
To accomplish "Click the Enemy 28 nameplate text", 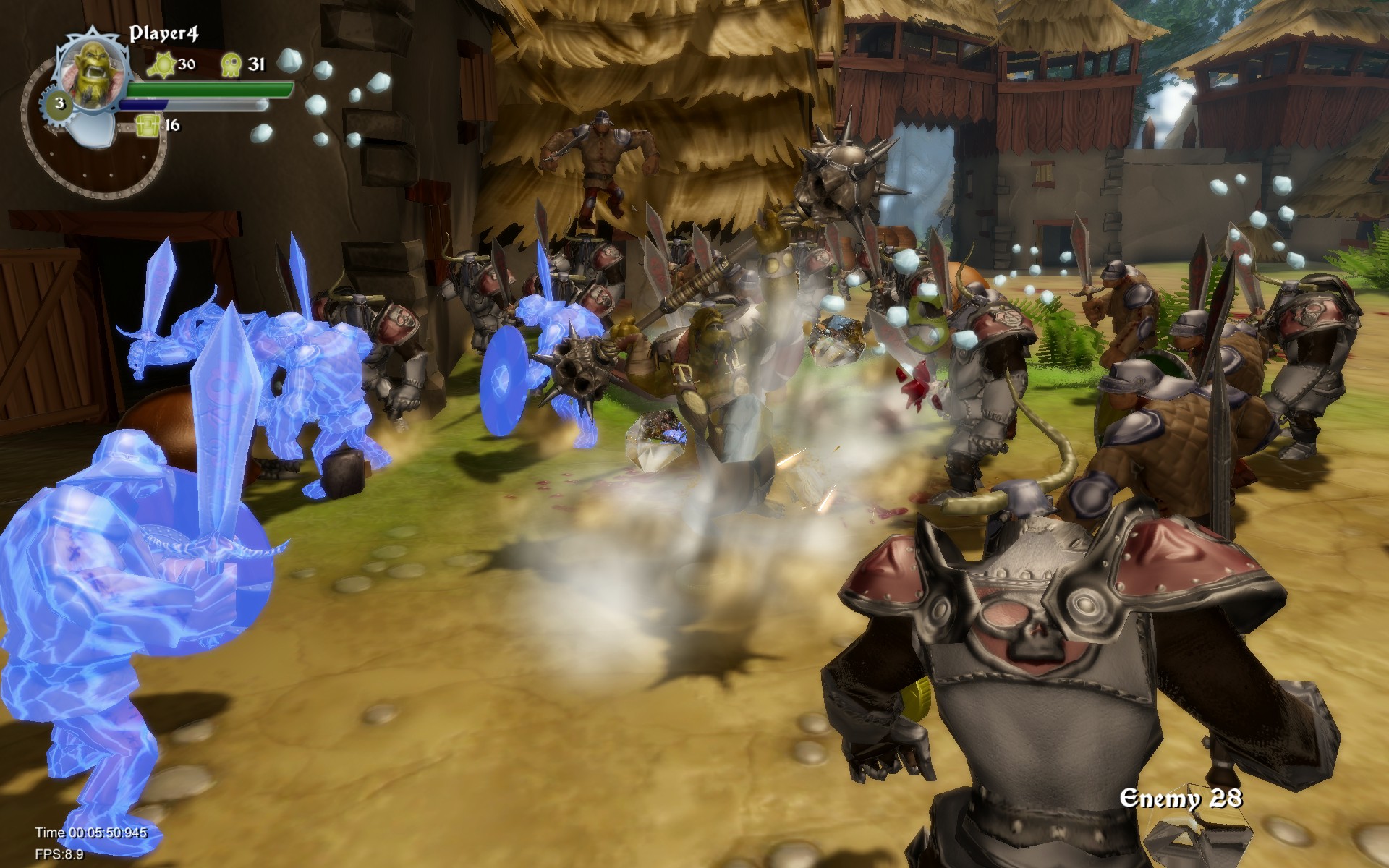I will tap(1181, 799).
